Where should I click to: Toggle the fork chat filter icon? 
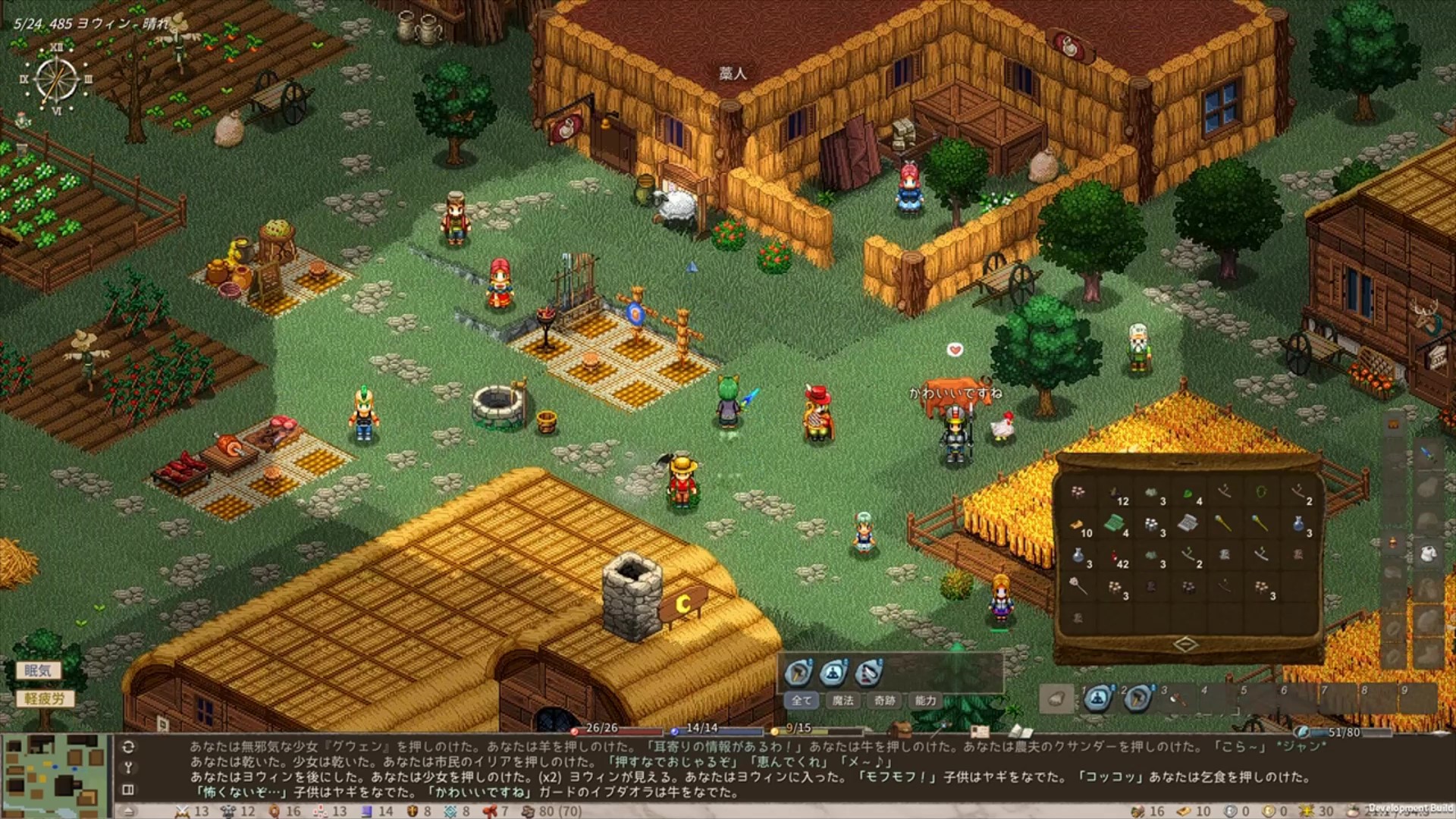pos(129,768)
